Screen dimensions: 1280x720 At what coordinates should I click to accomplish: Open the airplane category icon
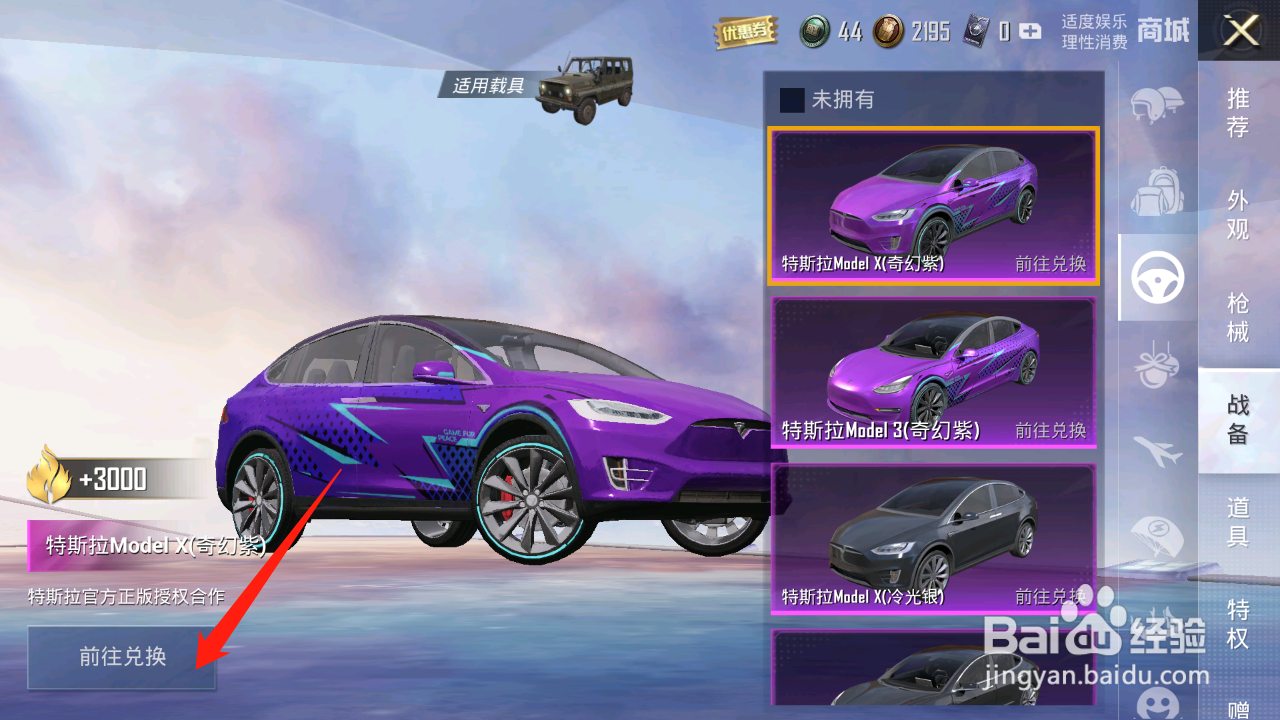pyautogui.click(x=1157, y=452)
